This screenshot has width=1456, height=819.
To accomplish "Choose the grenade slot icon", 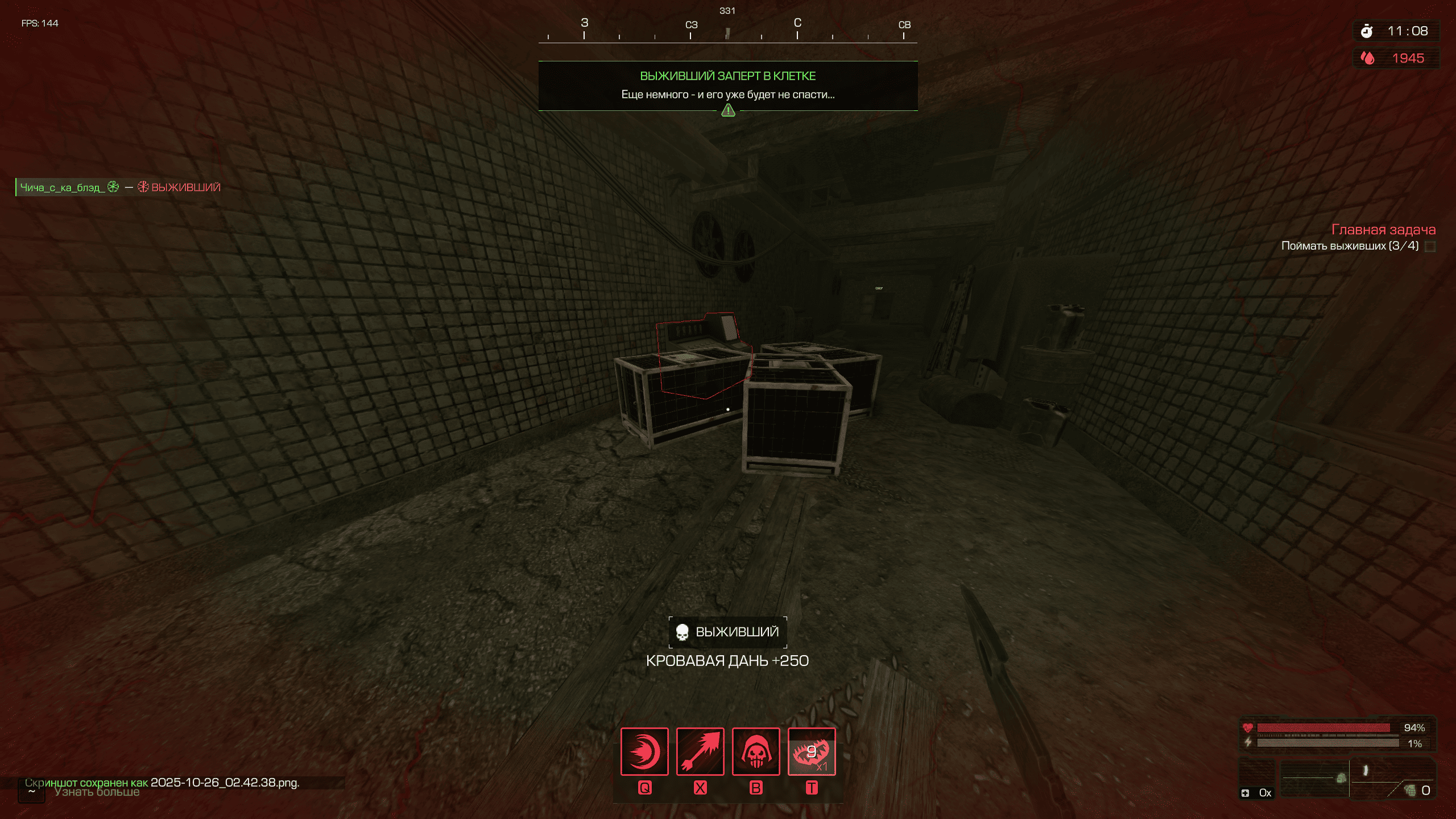I will (1410, 790).
